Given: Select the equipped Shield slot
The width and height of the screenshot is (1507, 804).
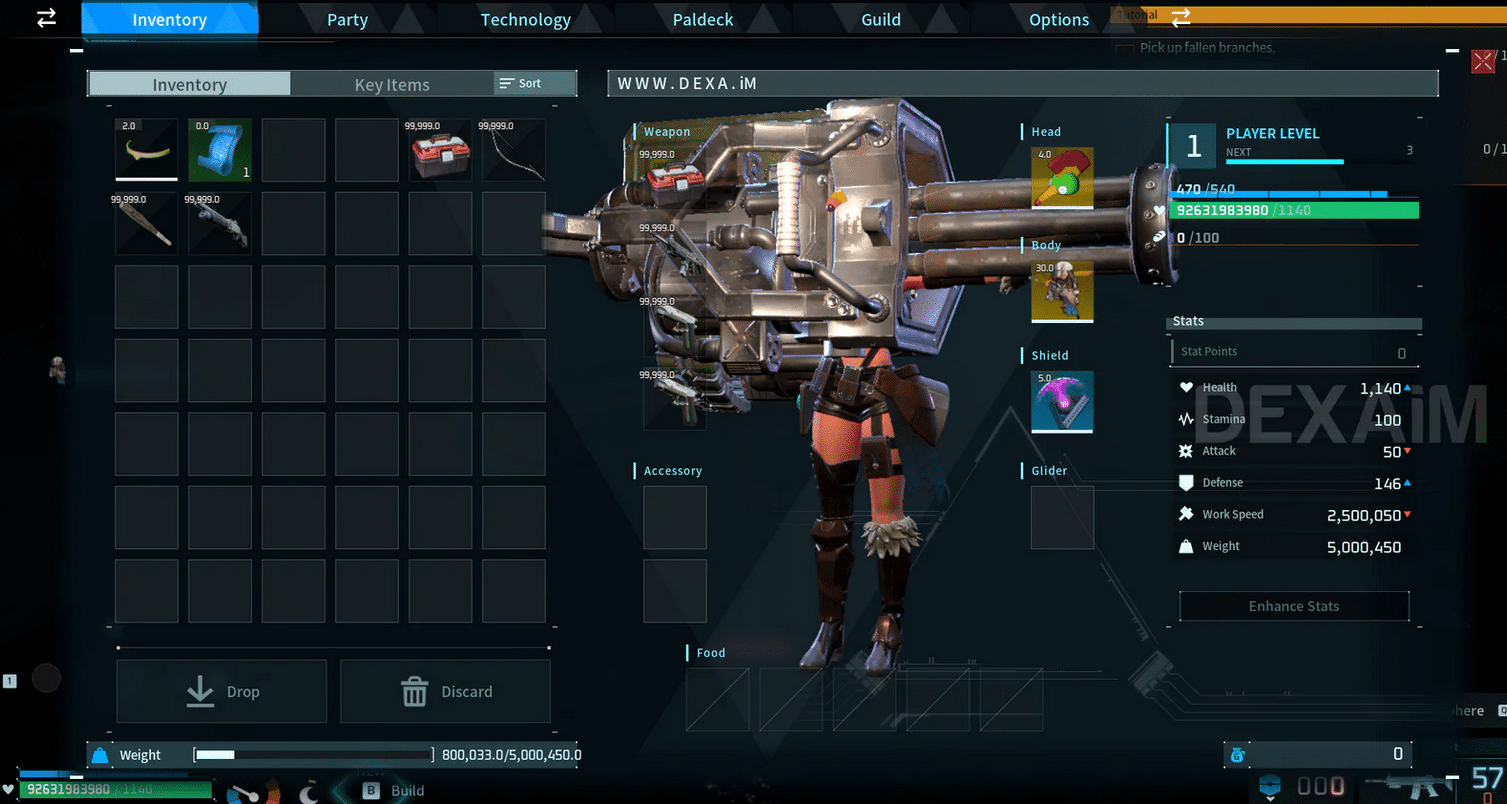Looking at the screenshot, I should [x=1062, y=402].
